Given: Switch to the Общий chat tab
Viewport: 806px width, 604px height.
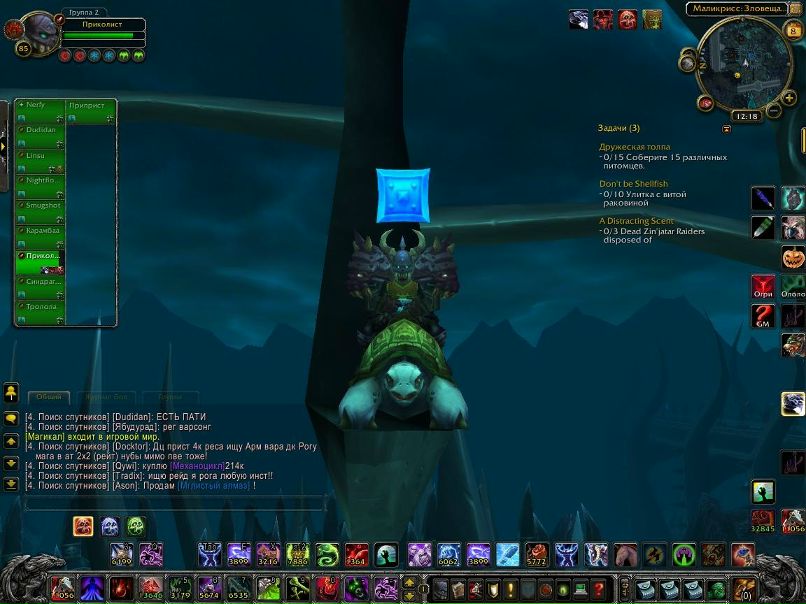Looking at the screenshot, I should tap(48, 397).
